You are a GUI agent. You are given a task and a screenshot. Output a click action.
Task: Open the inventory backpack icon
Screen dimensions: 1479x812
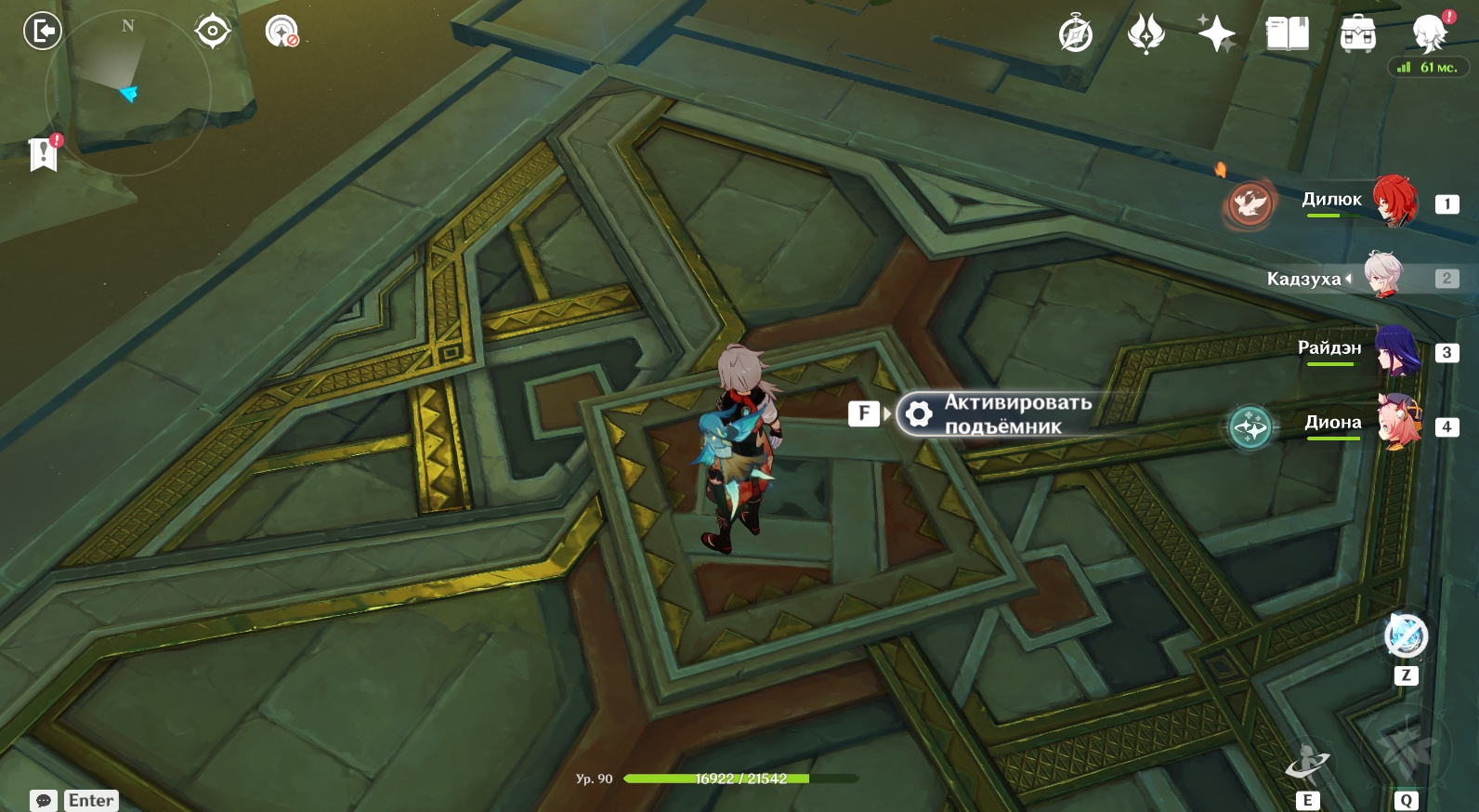tap(1357, 34)
